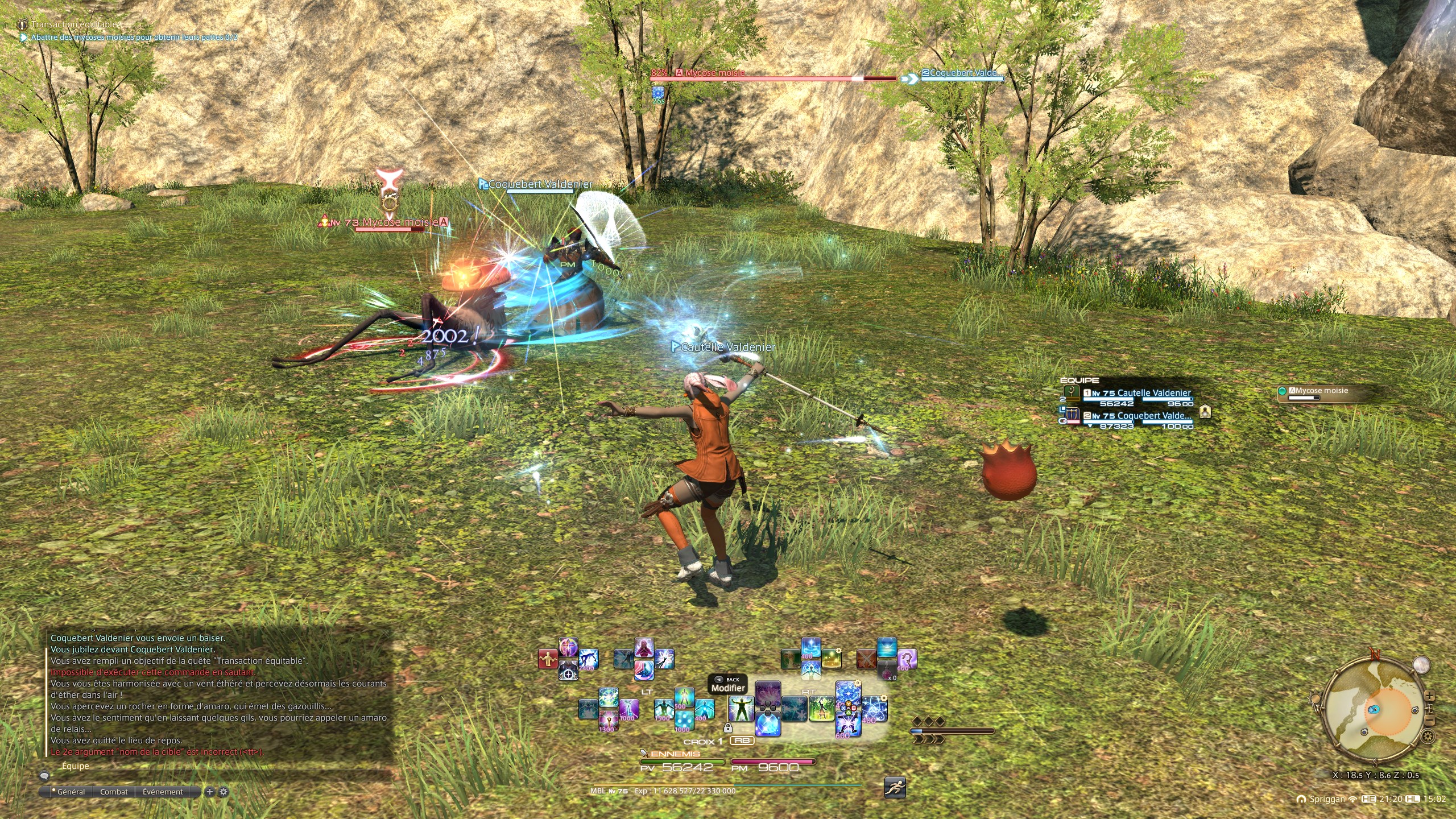Select the Transaction équitable quest tracker entry
Image resolution: width=1456 pixels, height=819 pixels.
tap(74, 24)
